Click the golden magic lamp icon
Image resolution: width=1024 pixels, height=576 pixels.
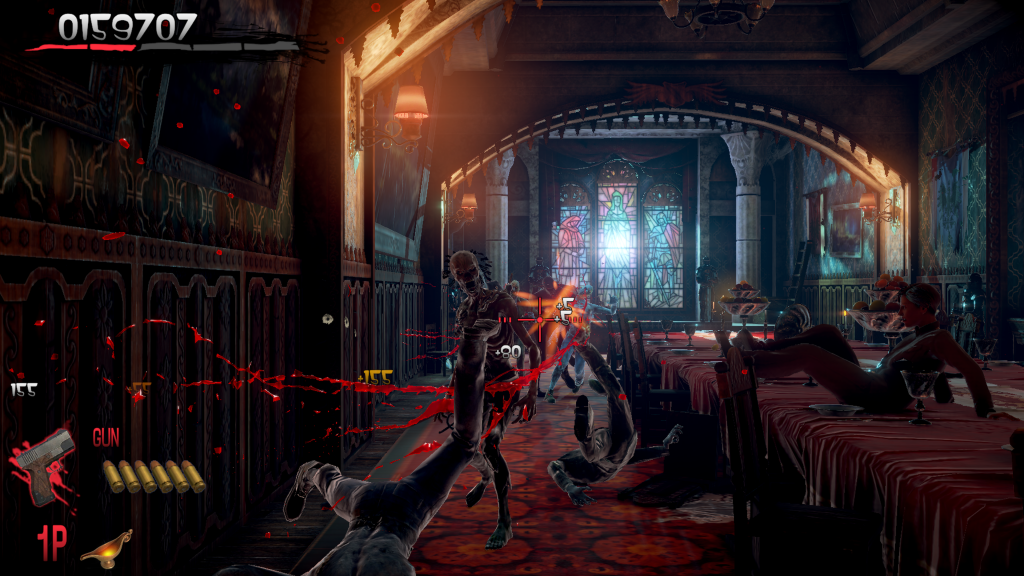tap(105, 544)
